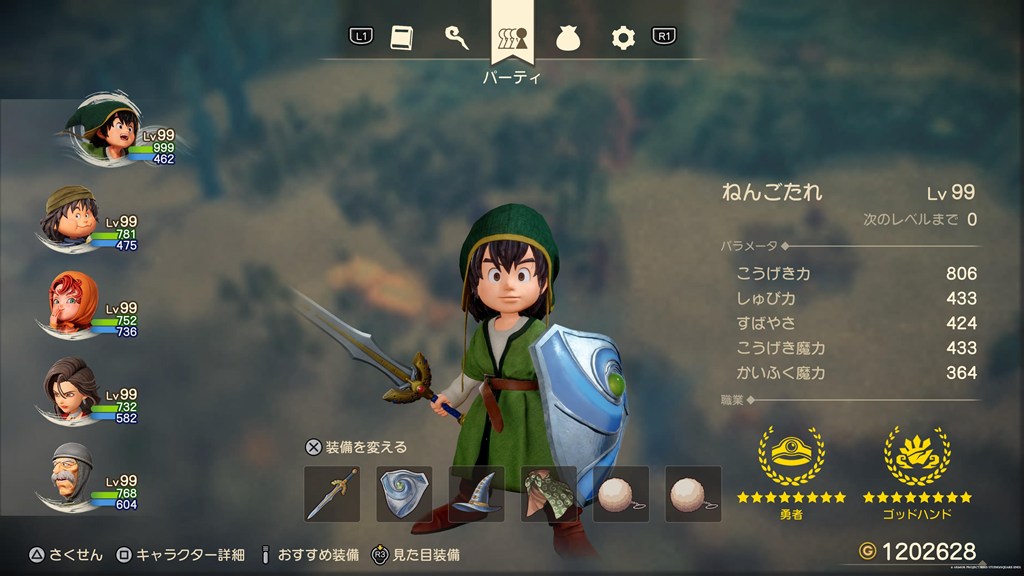The height and width of the screenshot is (576, 1024).
Task: Select the equipped sword slot
Action: click(x=332, y=494)
